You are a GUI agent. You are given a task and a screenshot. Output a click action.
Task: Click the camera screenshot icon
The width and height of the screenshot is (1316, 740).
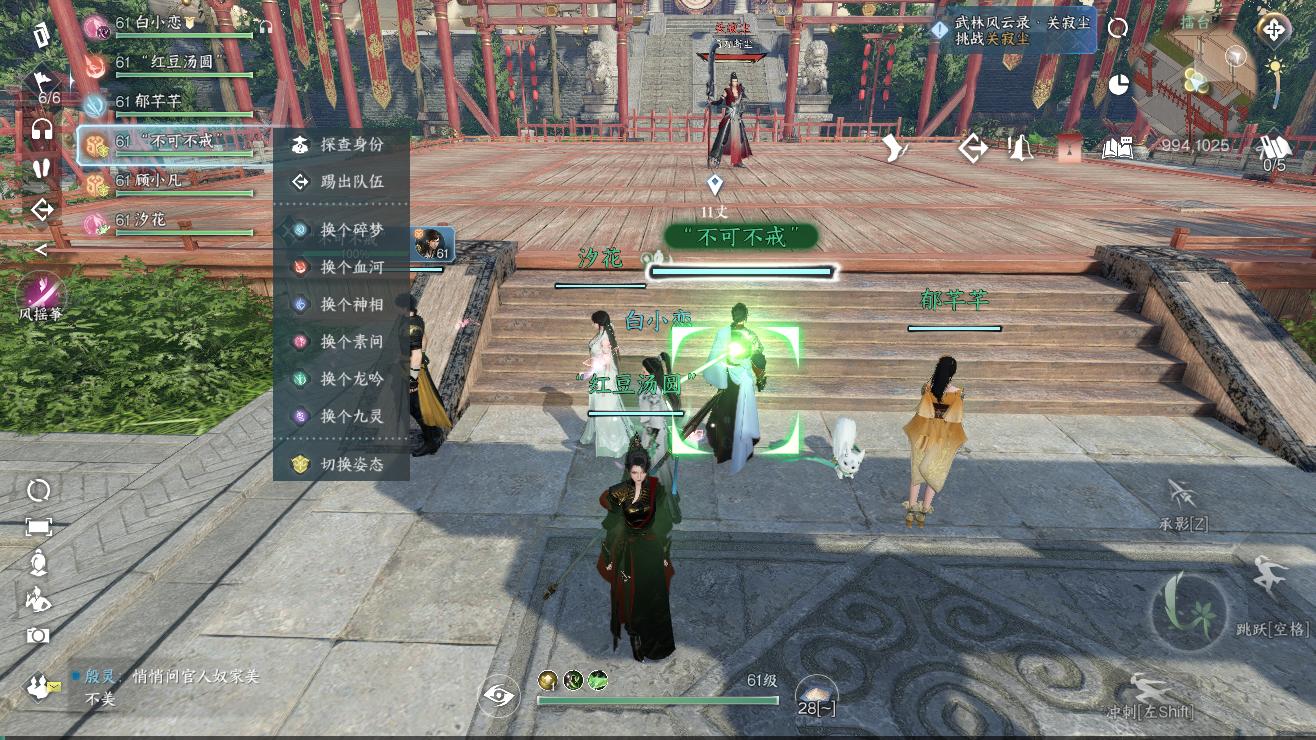pos(38,635)
